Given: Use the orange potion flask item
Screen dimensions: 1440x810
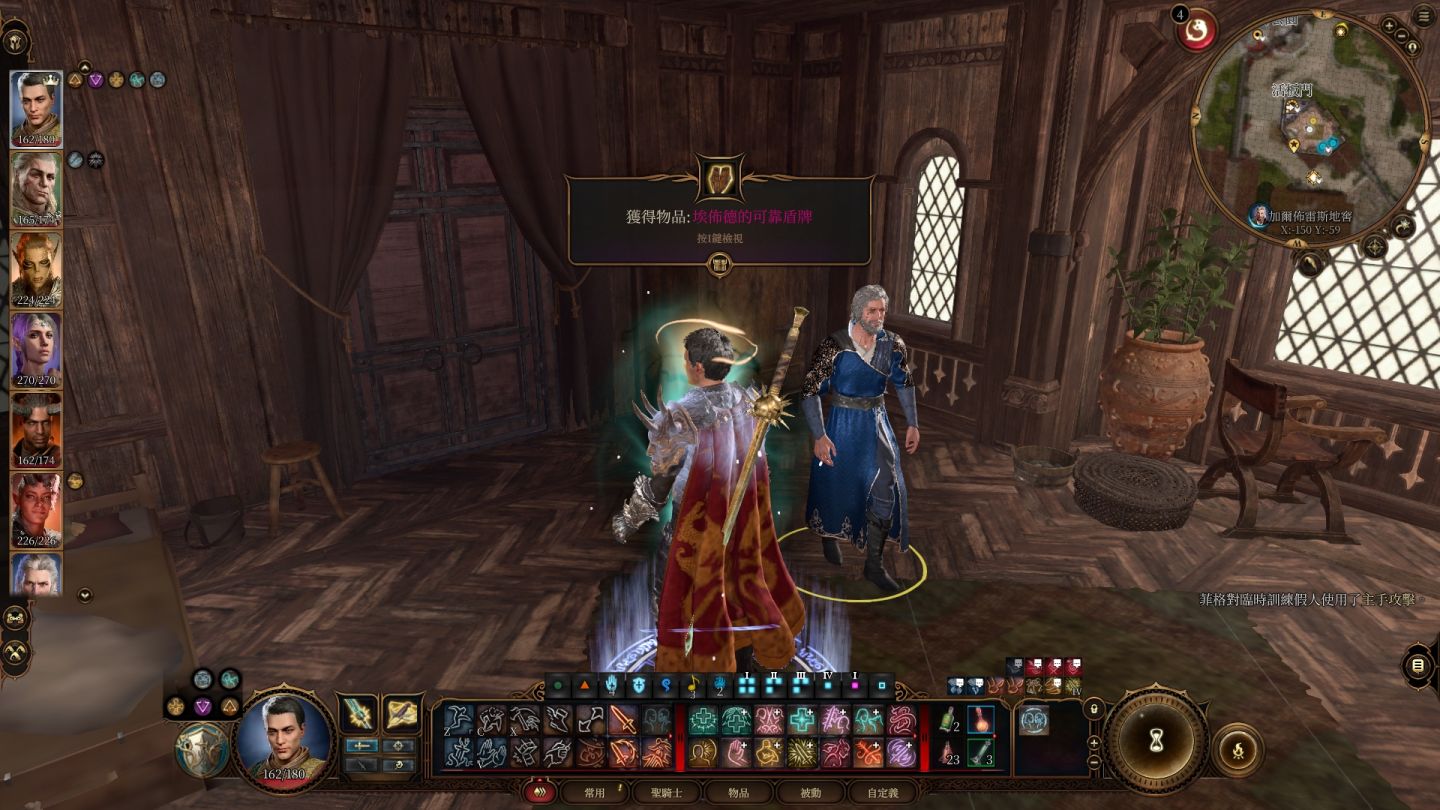Looking at the screenshot, I should coord(980,719).
